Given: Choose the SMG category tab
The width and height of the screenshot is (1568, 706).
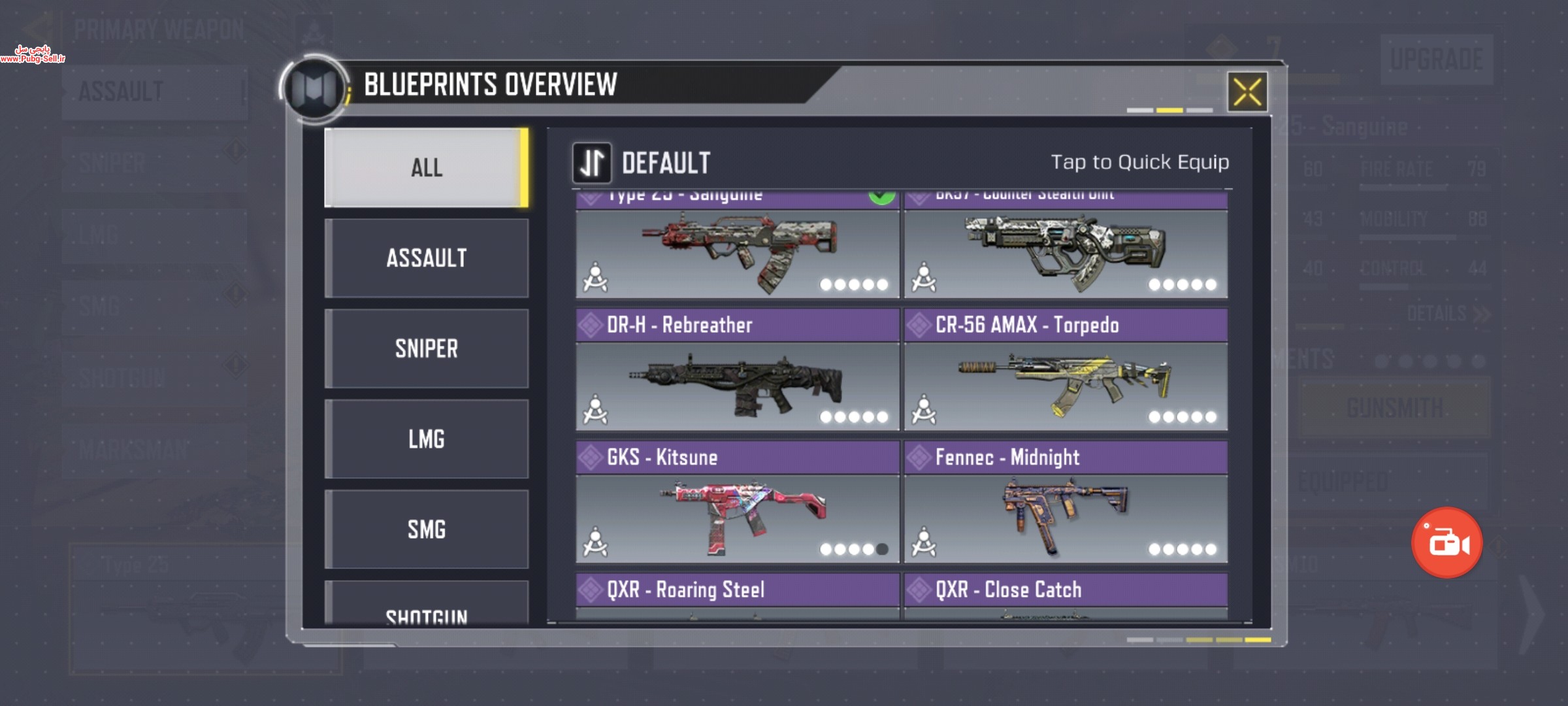Looking at the screenshot, I should 426,529.
